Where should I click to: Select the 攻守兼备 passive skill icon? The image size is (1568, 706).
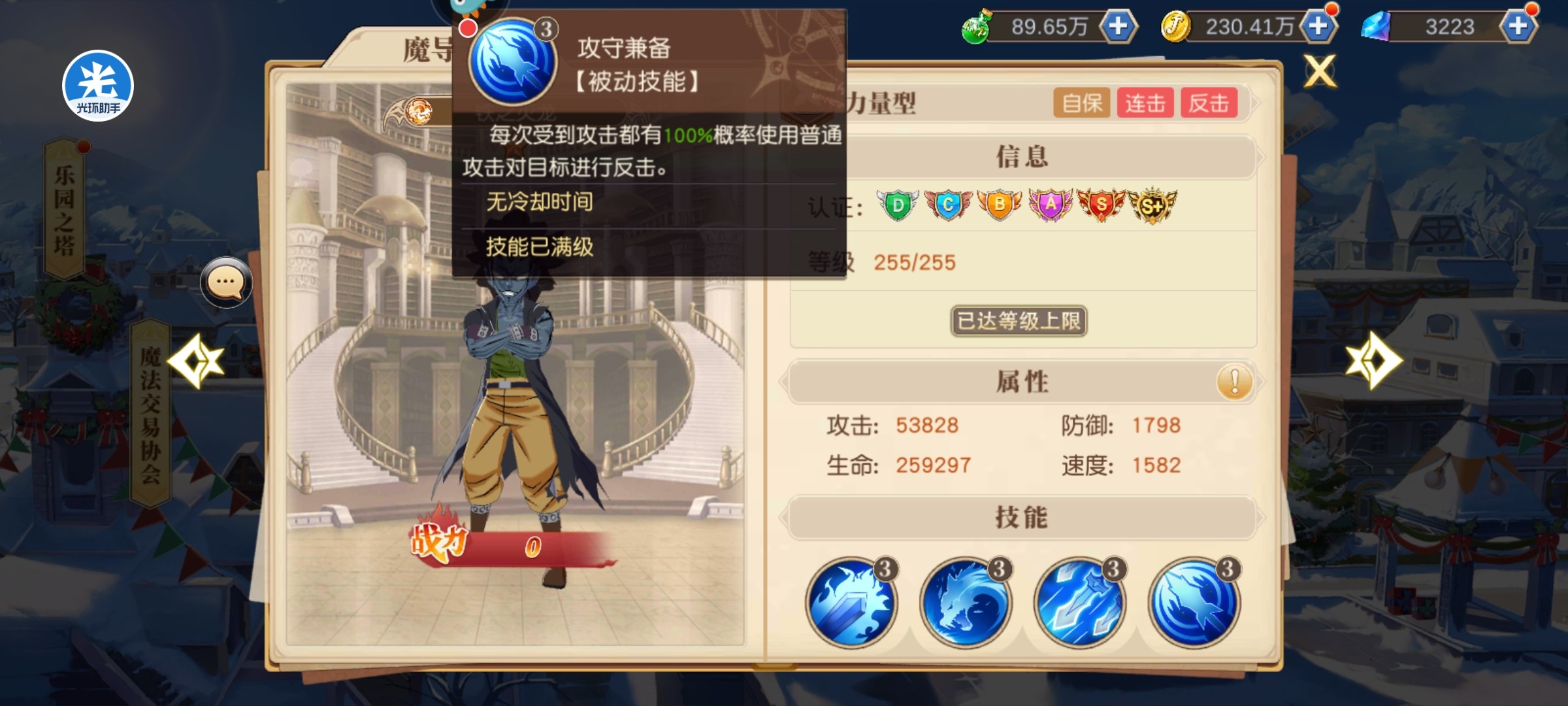pyautogui.click(x=1194, y=603)
